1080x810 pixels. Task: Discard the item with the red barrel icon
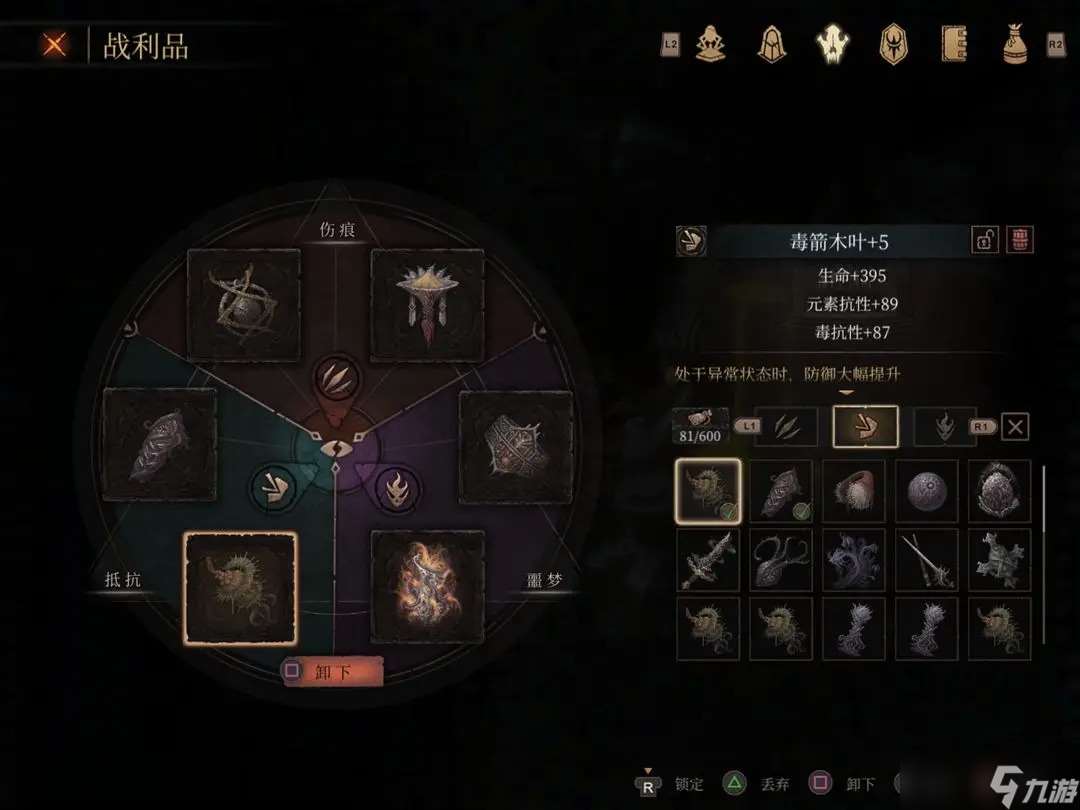(x=1020, y=240)
